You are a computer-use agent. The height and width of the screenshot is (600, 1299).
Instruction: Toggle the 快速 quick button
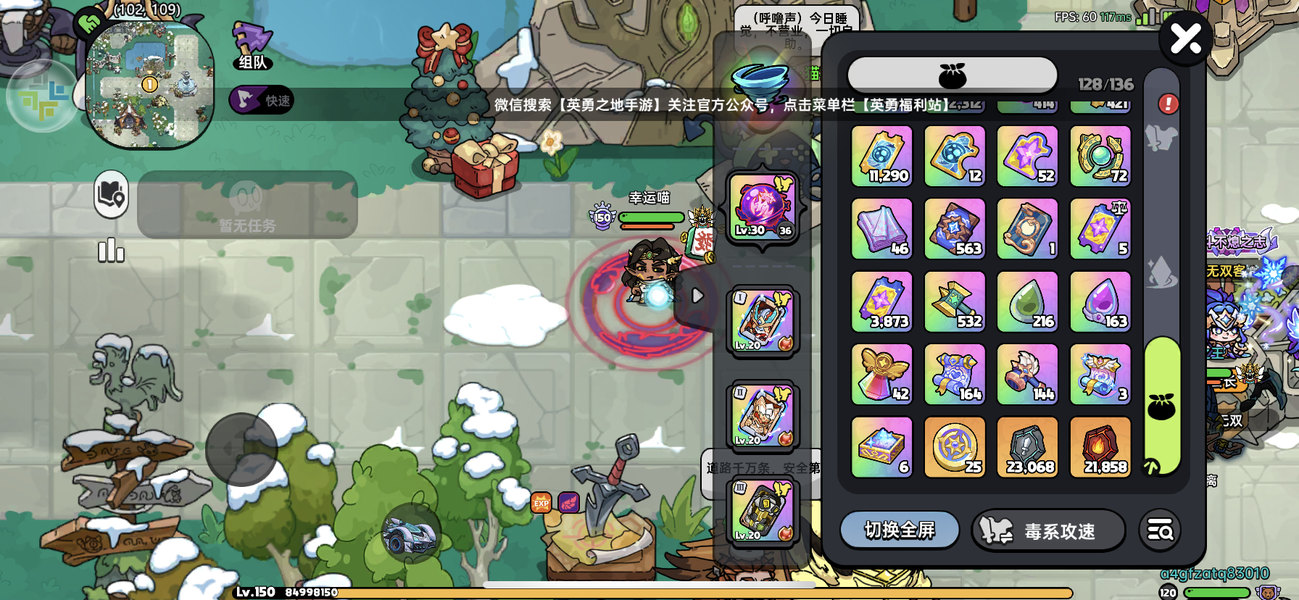[x=261, y=100]
